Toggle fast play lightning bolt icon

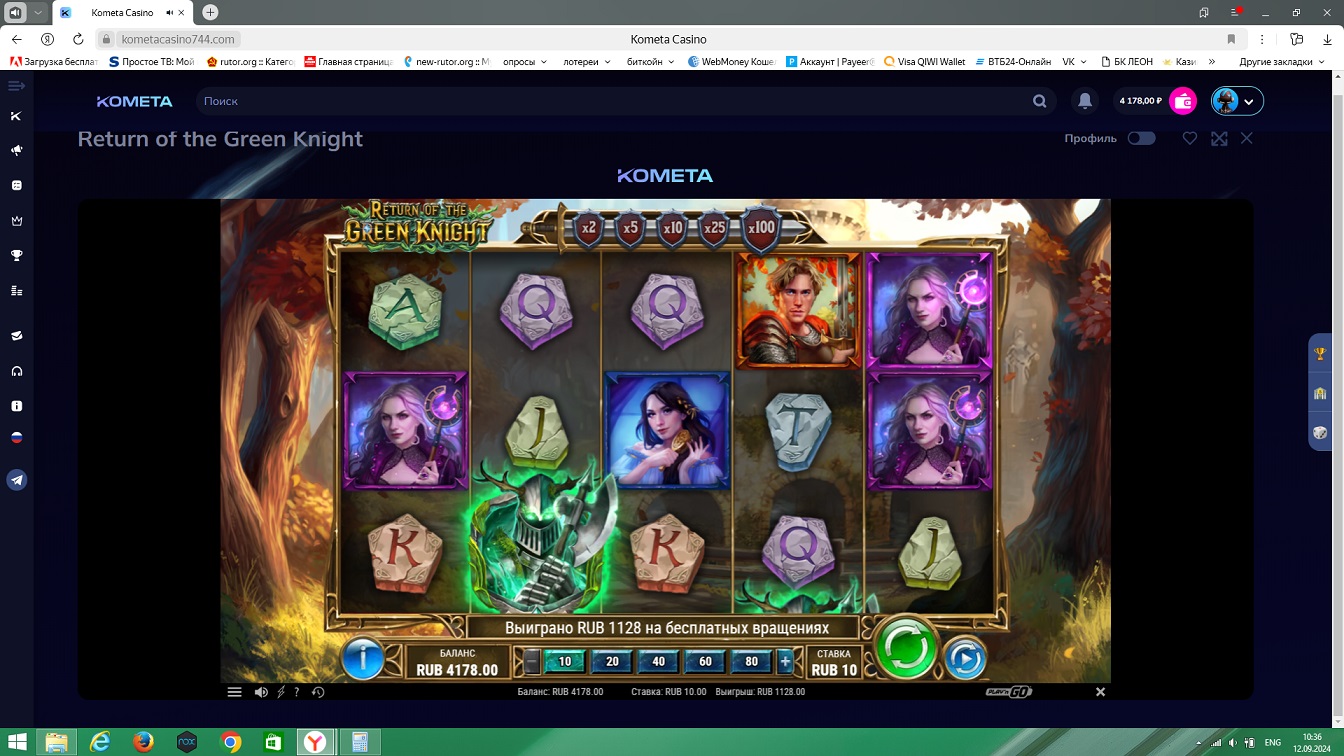[x=281, y=692]
